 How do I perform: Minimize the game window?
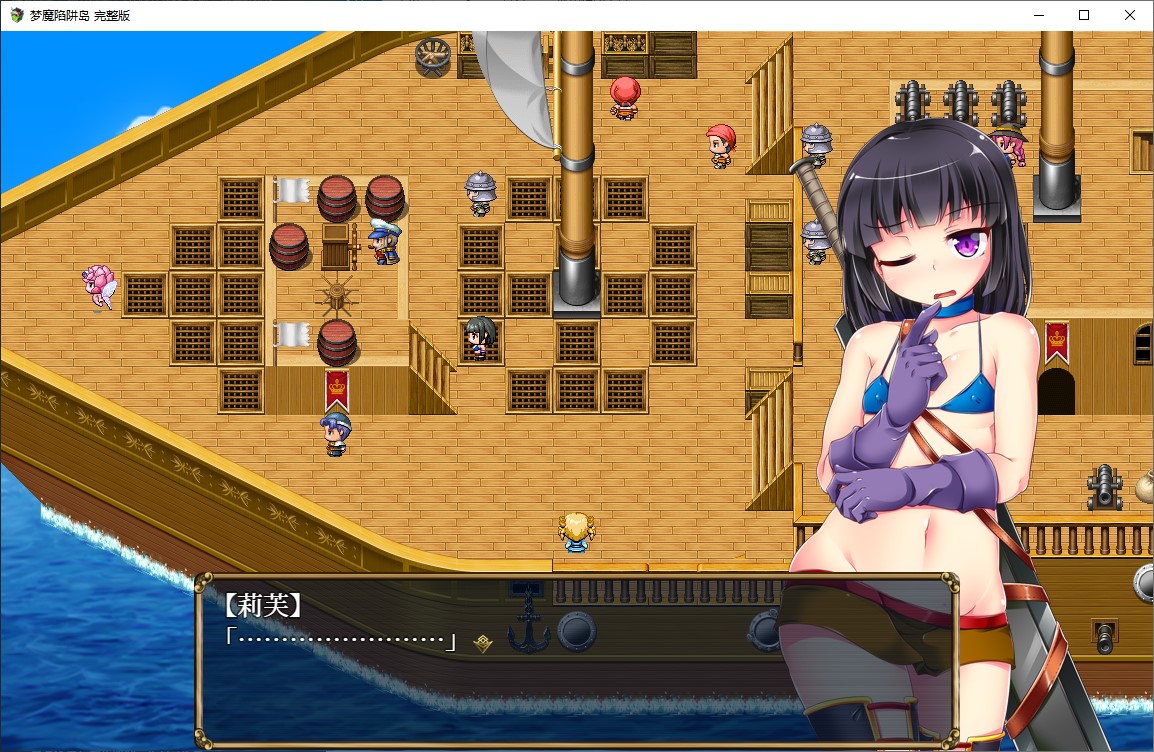1037,15
